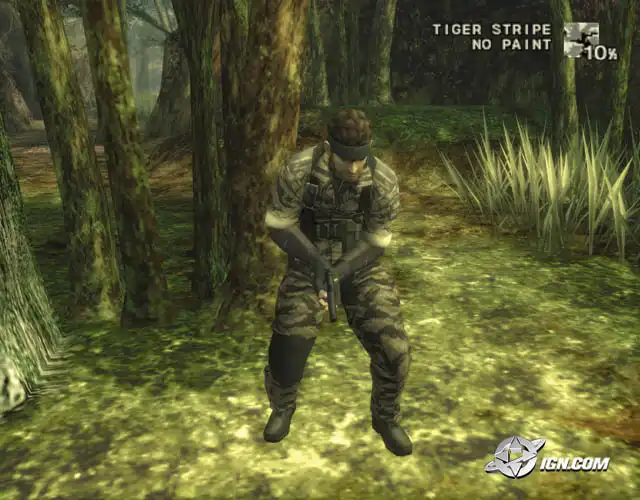
Task: Click the IGN.com watermark logo
Action: pyautogui.click(x=546, y=458)
